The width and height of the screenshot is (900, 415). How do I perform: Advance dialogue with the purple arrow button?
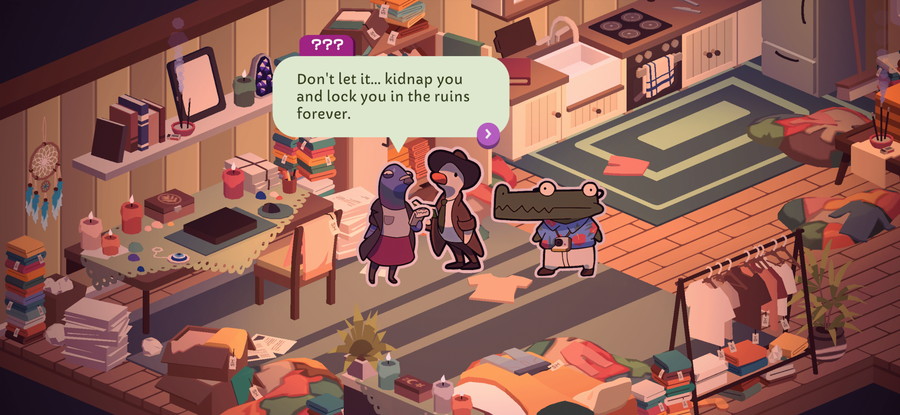pos(488,134)
